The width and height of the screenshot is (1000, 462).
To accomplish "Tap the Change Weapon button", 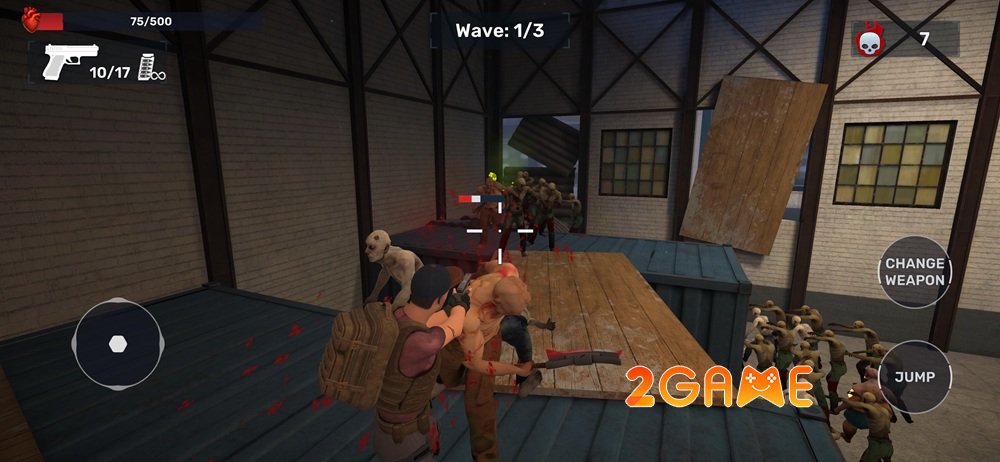I will tap(914, 272).
